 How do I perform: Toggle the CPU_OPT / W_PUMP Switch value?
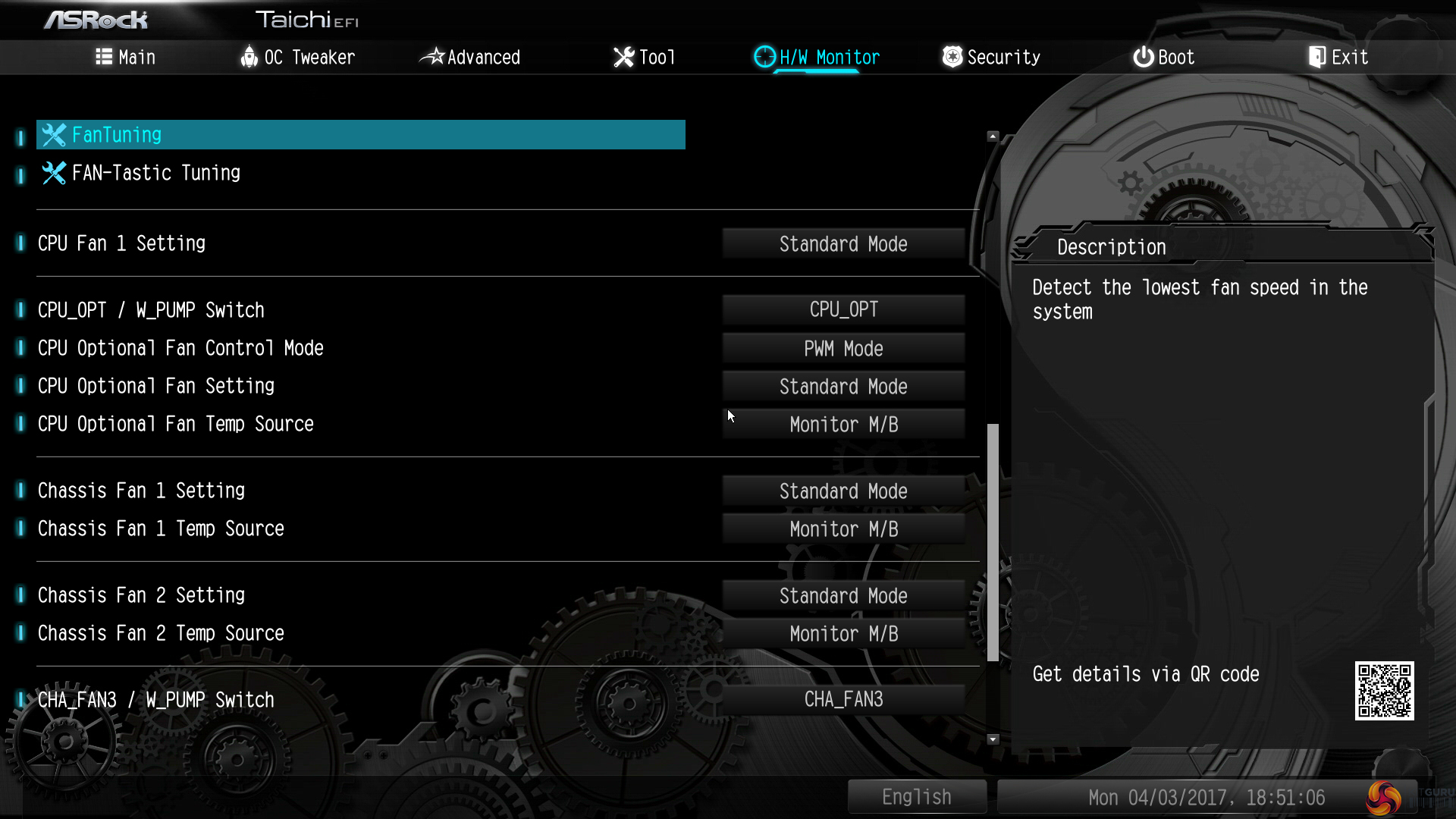[843, 309]
